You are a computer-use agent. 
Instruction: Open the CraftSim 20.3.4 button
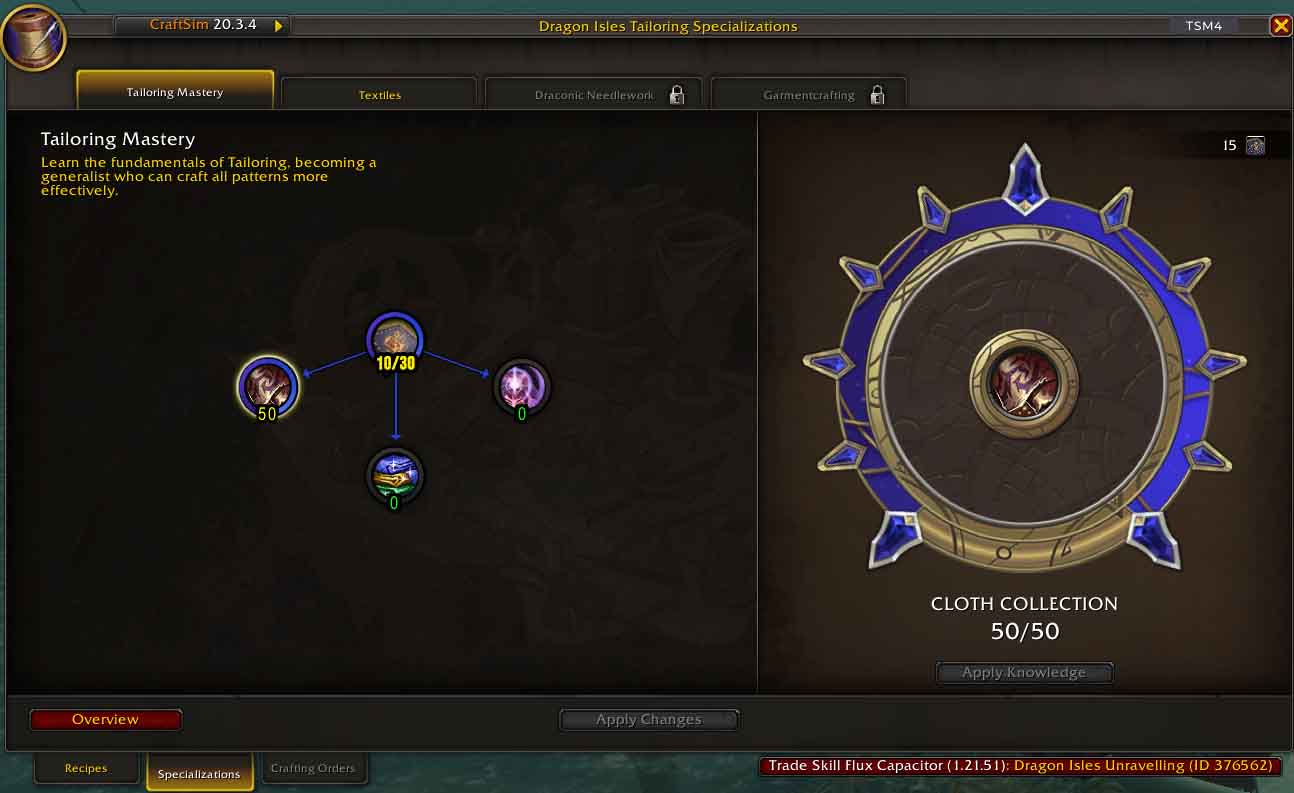pos(203,25)
